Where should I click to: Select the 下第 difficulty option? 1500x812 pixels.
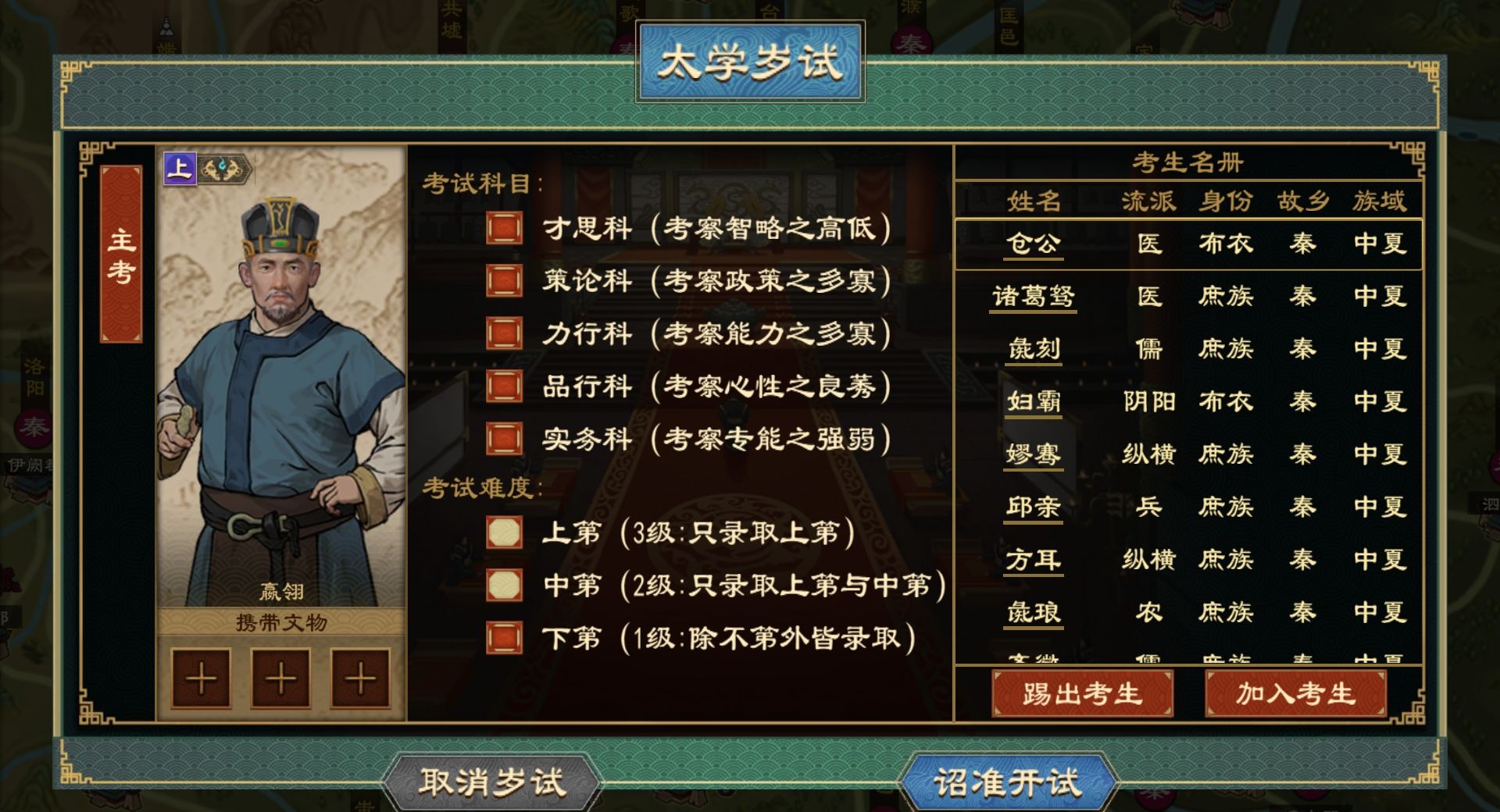pyautogui.click(x=504, y=638)
